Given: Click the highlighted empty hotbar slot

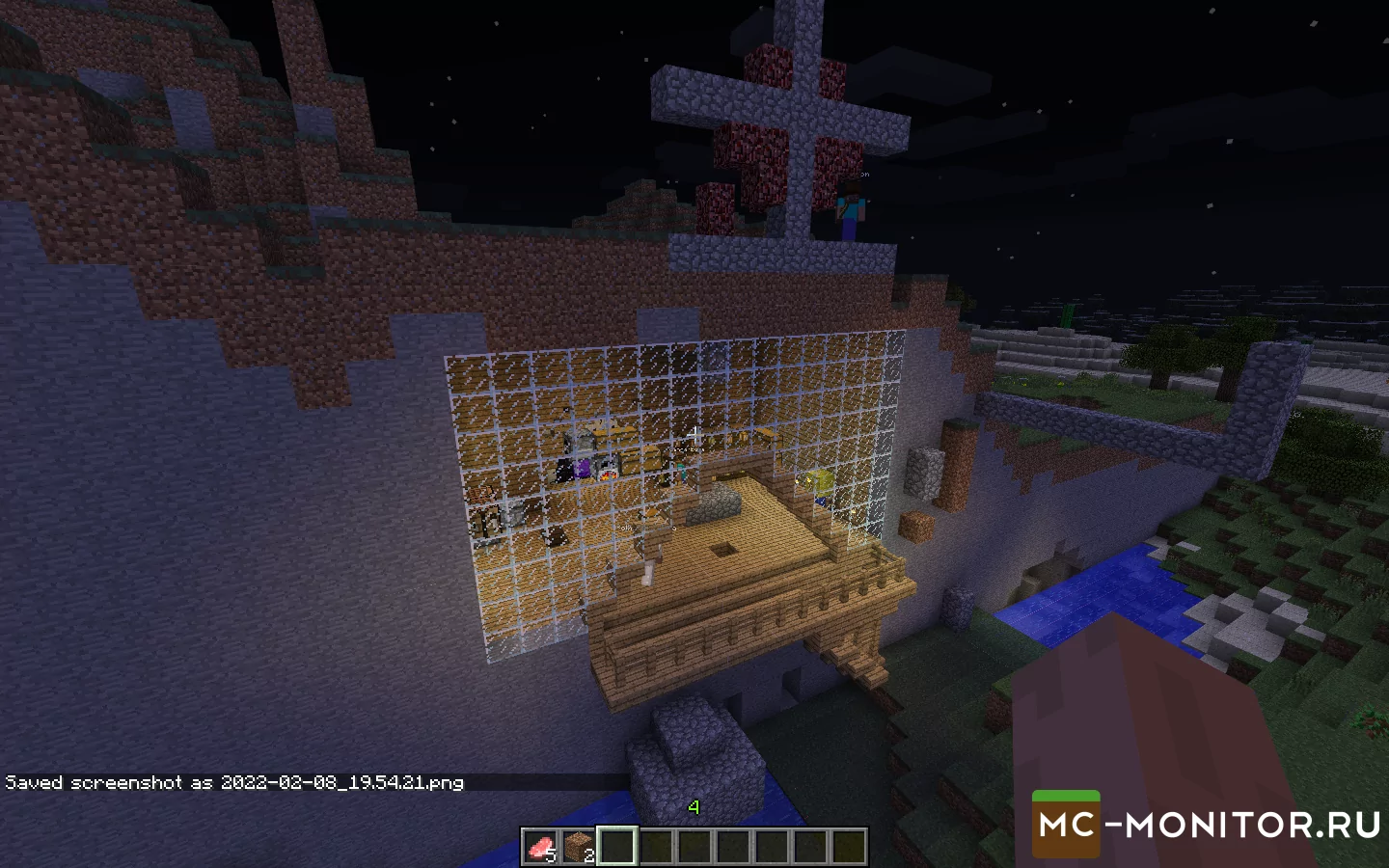Looking at the screenshot, I should (617, 847).
